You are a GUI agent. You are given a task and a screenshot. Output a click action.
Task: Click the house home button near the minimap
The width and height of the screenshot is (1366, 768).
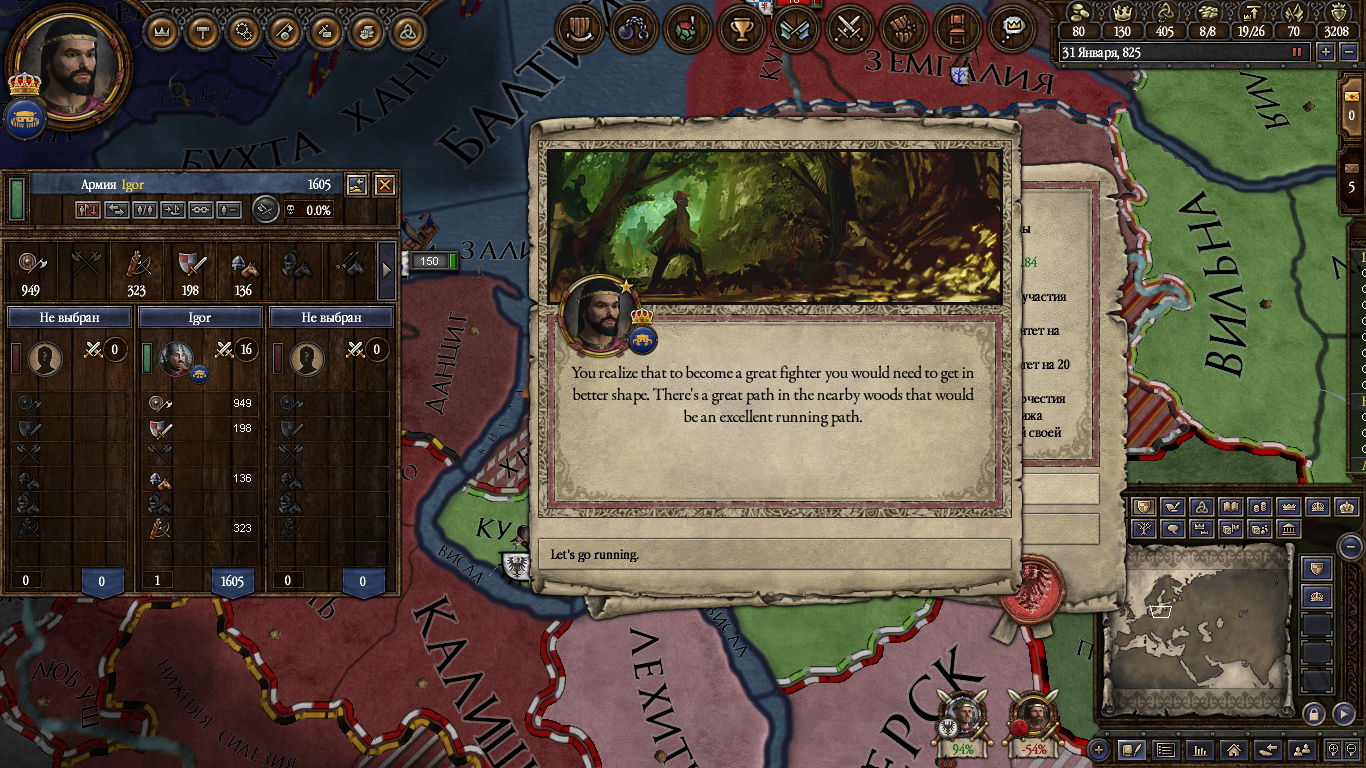(1234, 749)
